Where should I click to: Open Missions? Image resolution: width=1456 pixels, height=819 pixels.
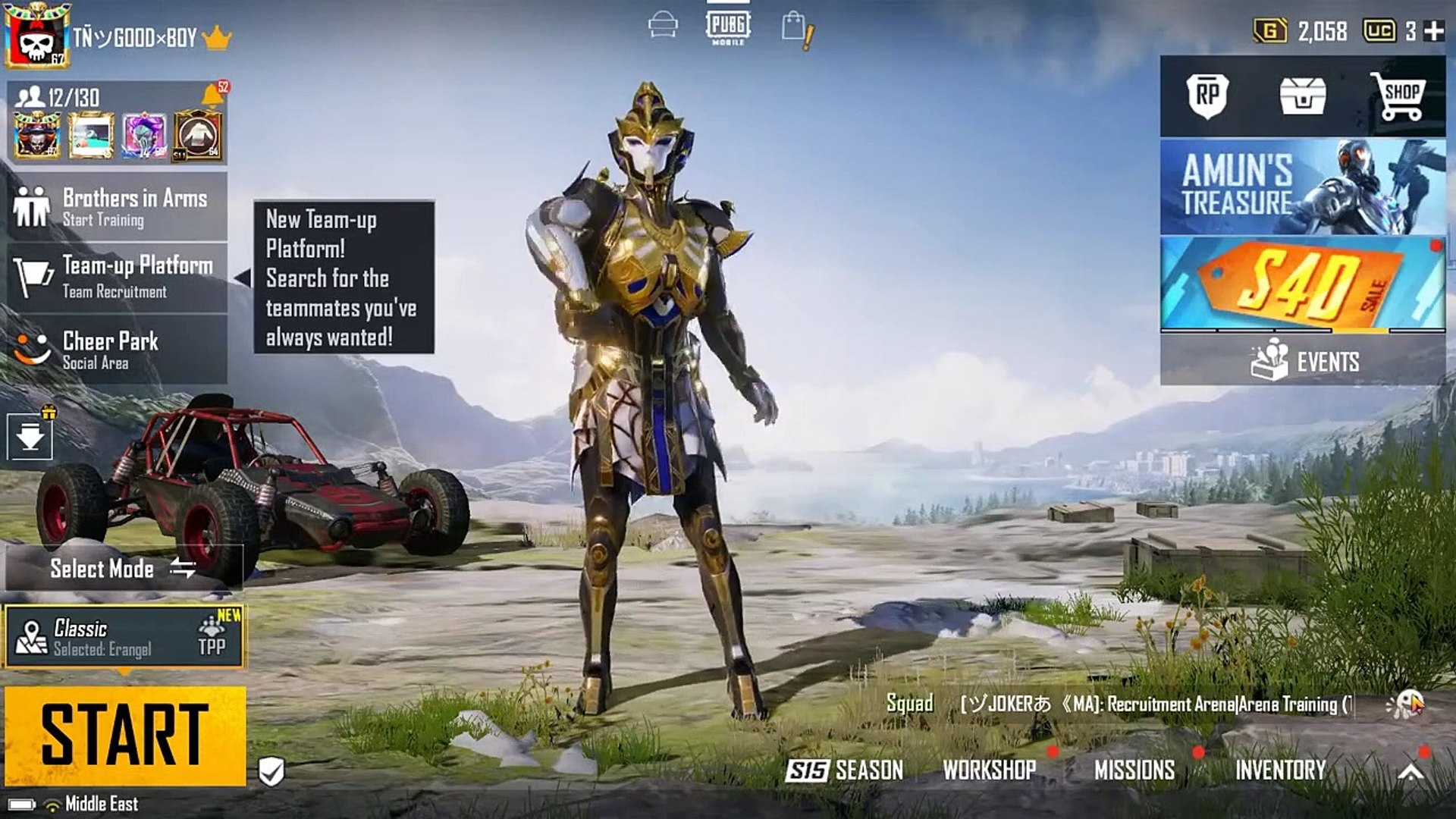pyautogui.click(x=1134, y=770)
